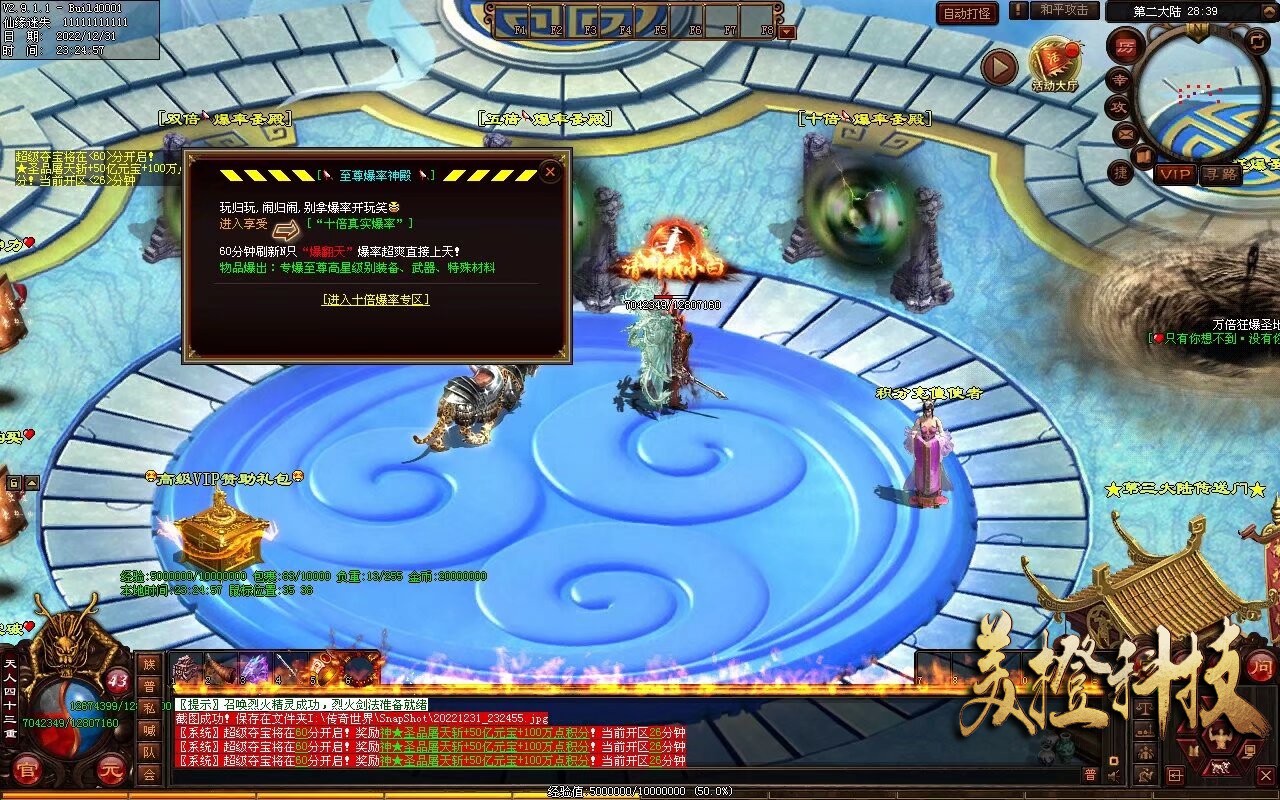The height and width of the screenshot is (800, 1280).
Task: Select the 私 private chat channel
Action: (x=149, y=708)
